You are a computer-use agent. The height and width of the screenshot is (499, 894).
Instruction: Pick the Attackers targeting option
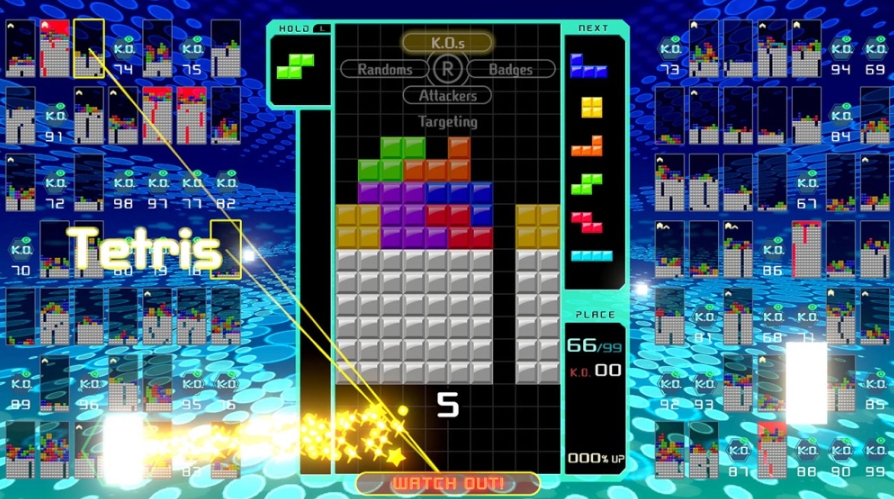pos(447,96)
